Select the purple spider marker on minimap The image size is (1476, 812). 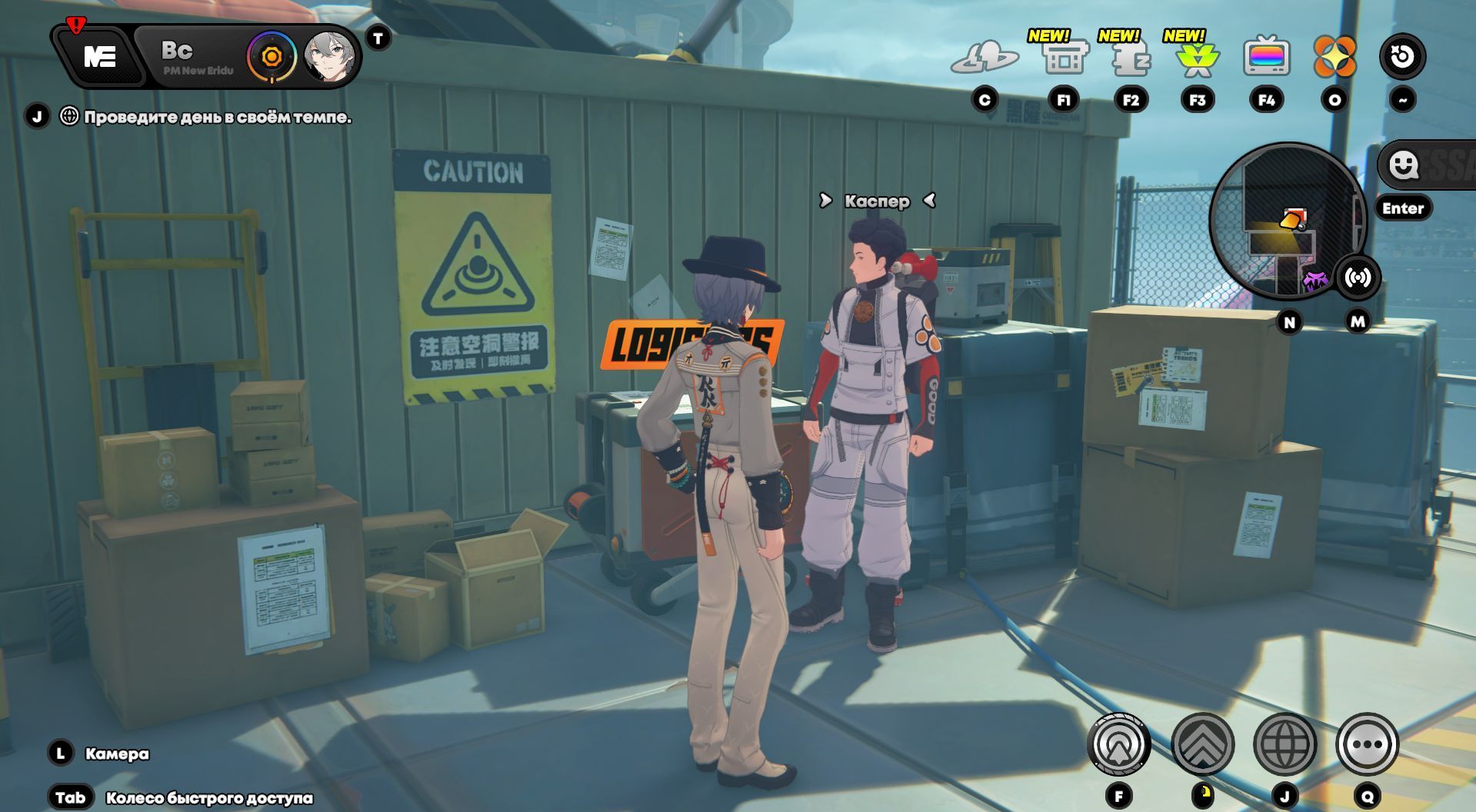tap(1315, 279)
